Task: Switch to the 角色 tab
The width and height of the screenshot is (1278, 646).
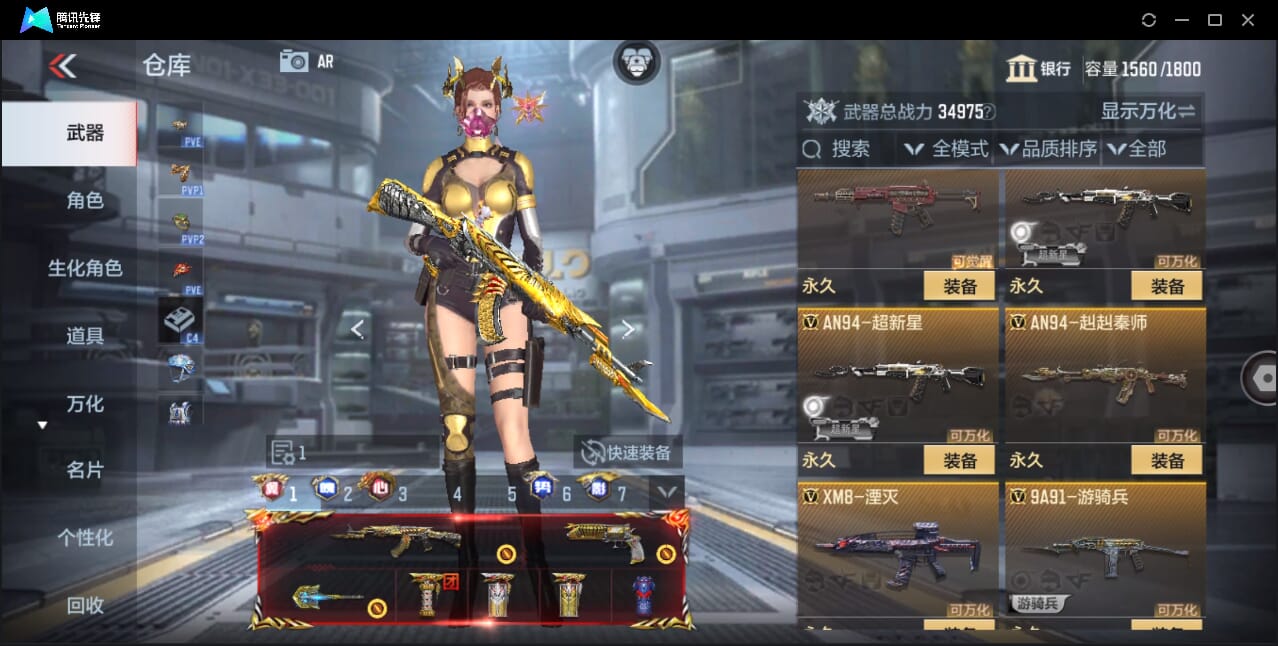Action: (x=85, y=201)
